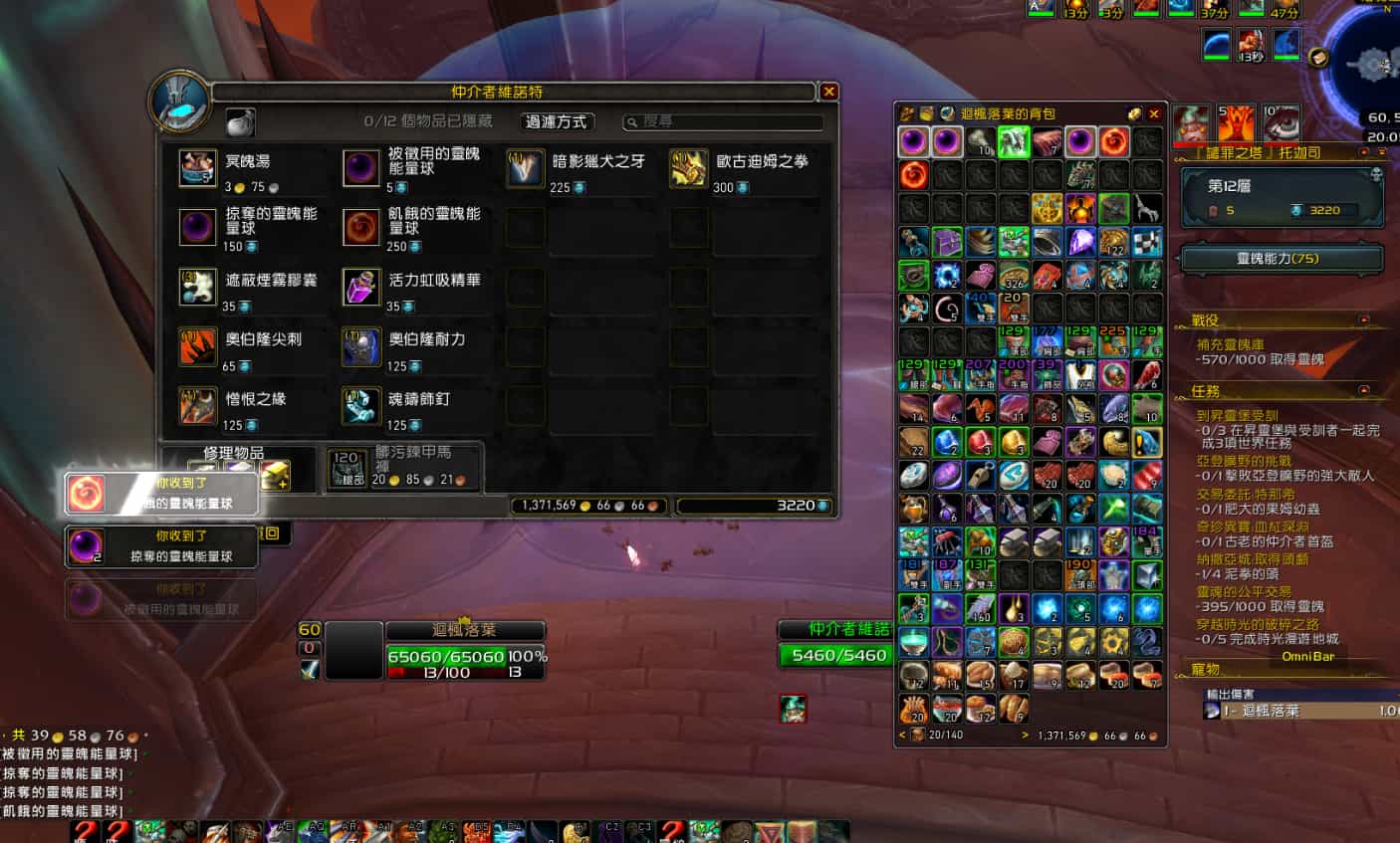Purchase the 歐古迪姆之拳 item
The width and height of the screenshot is (1400, 843).
[x=688, y=168]
